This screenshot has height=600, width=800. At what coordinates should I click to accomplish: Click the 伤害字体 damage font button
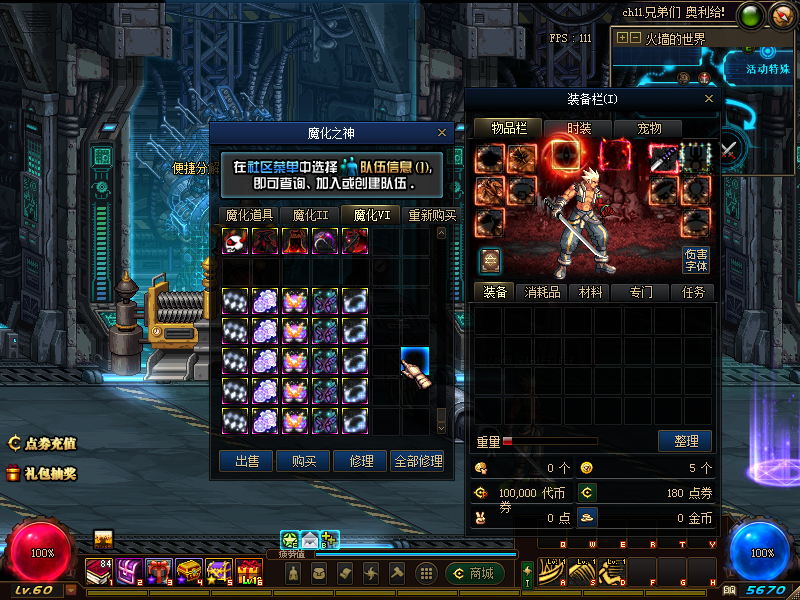[696, 260]
